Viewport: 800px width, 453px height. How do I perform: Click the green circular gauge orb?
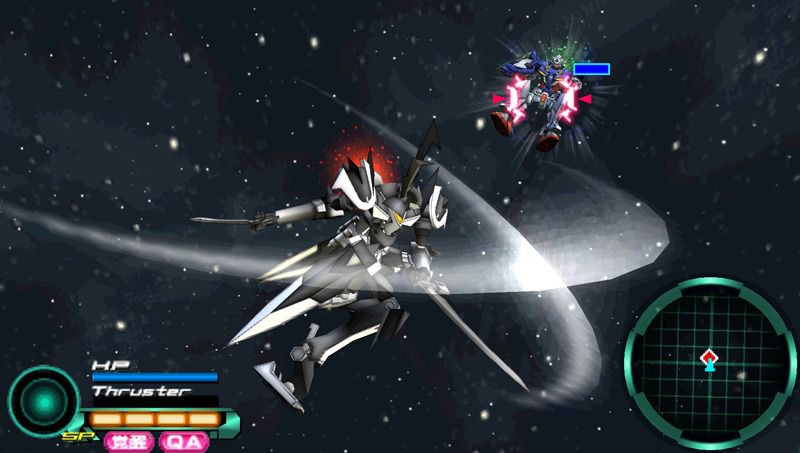click(x=44, y=401)
